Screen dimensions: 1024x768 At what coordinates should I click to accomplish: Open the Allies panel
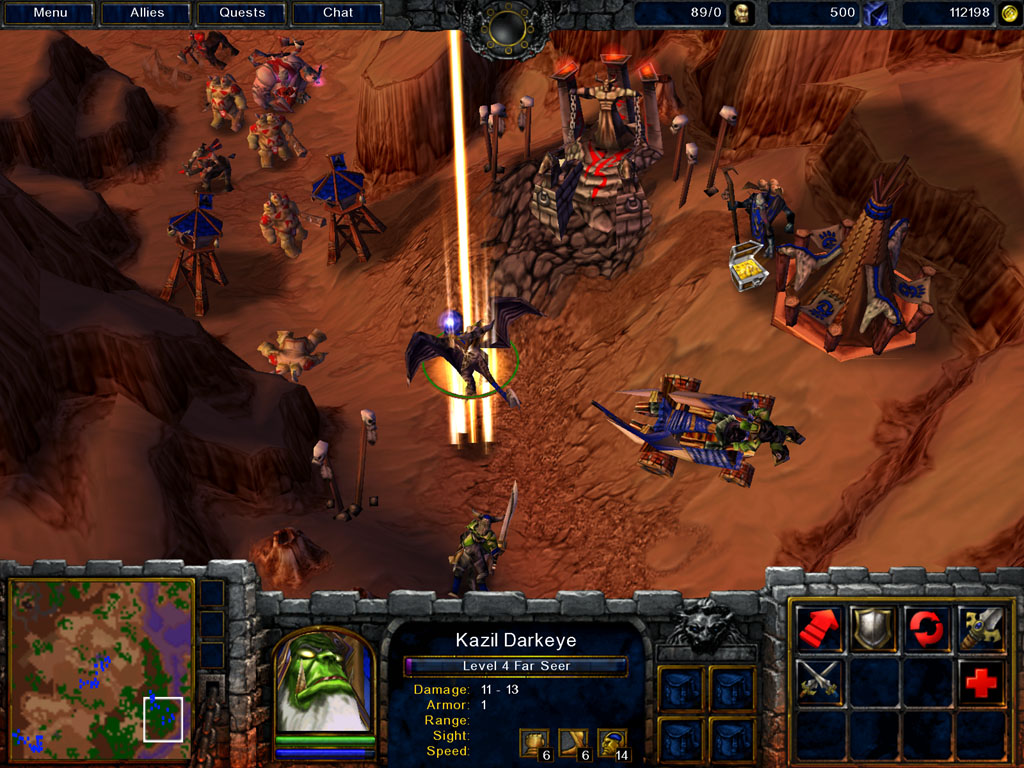click(147, 13)
